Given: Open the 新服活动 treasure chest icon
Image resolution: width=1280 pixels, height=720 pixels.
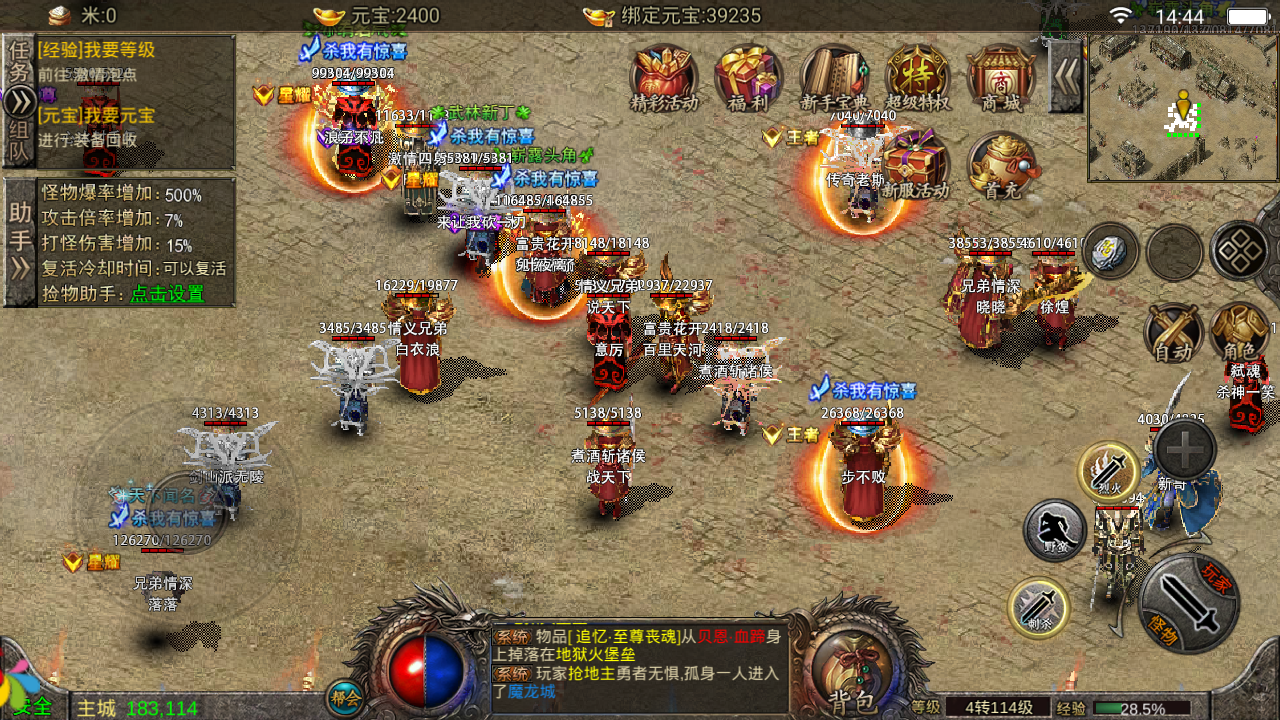Looking at the screenshot, I should coord(915,165).
